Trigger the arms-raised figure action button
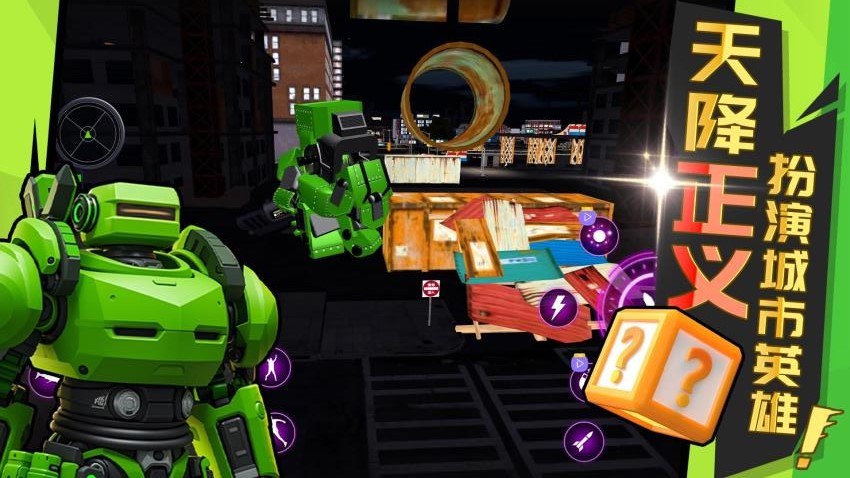This screenshot has height=478, width=850. (272, 368)
